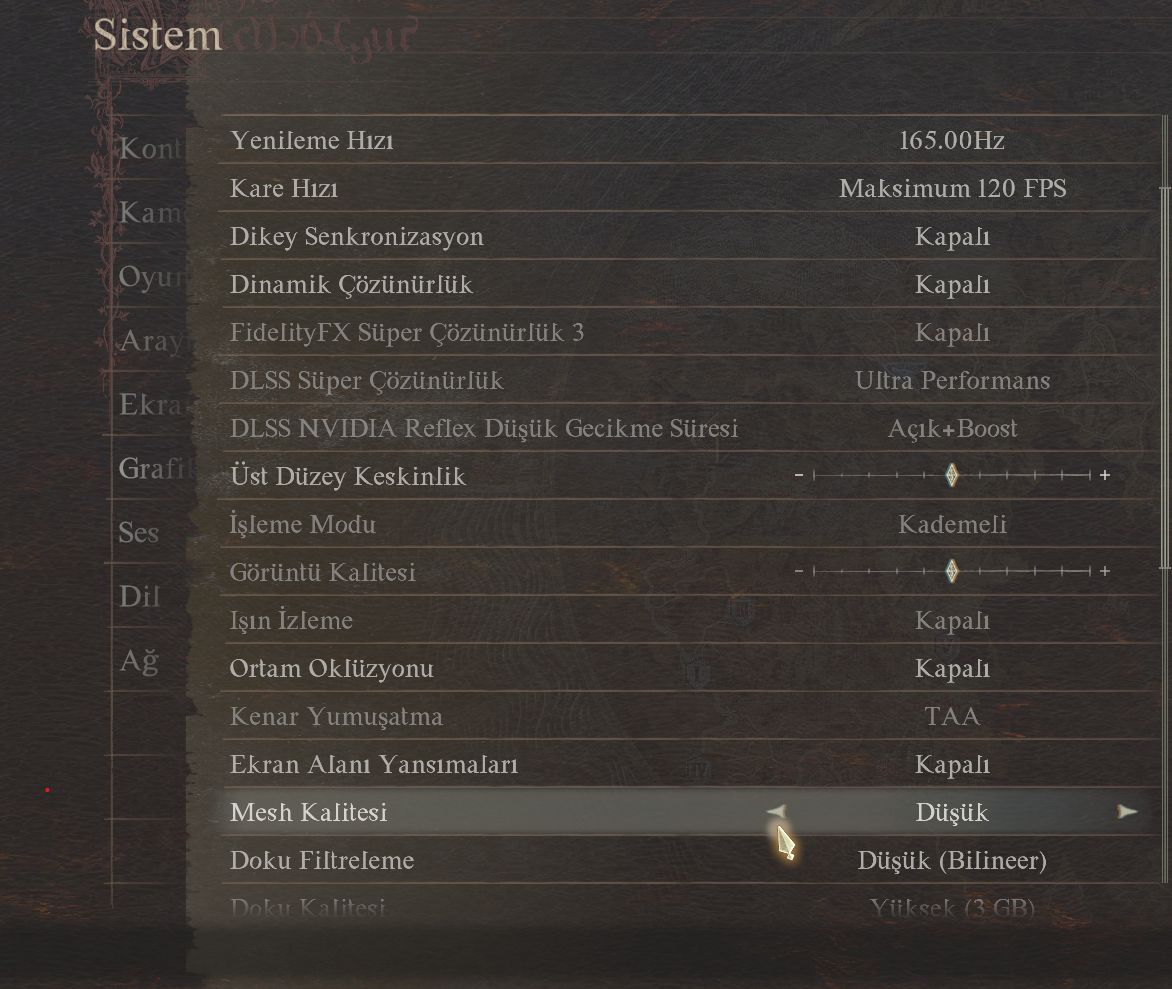Click the right arrow for Mesh Kalitesi
Viewport: 1172px width, 989px height.
point(1127,812)
